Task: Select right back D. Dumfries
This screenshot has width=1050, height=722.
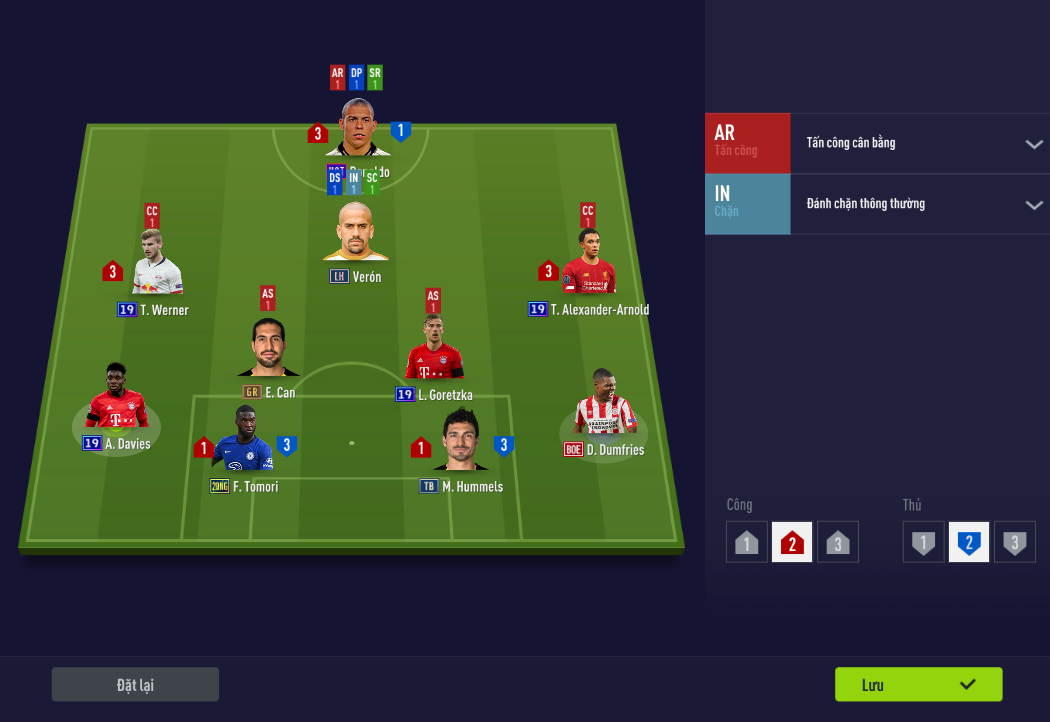Action: click(x=604, y=404)
